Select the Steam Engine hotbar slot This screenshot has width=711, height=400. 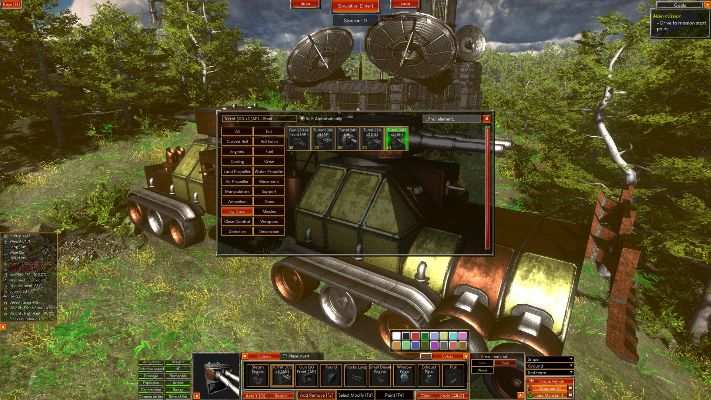pos(257,374)
